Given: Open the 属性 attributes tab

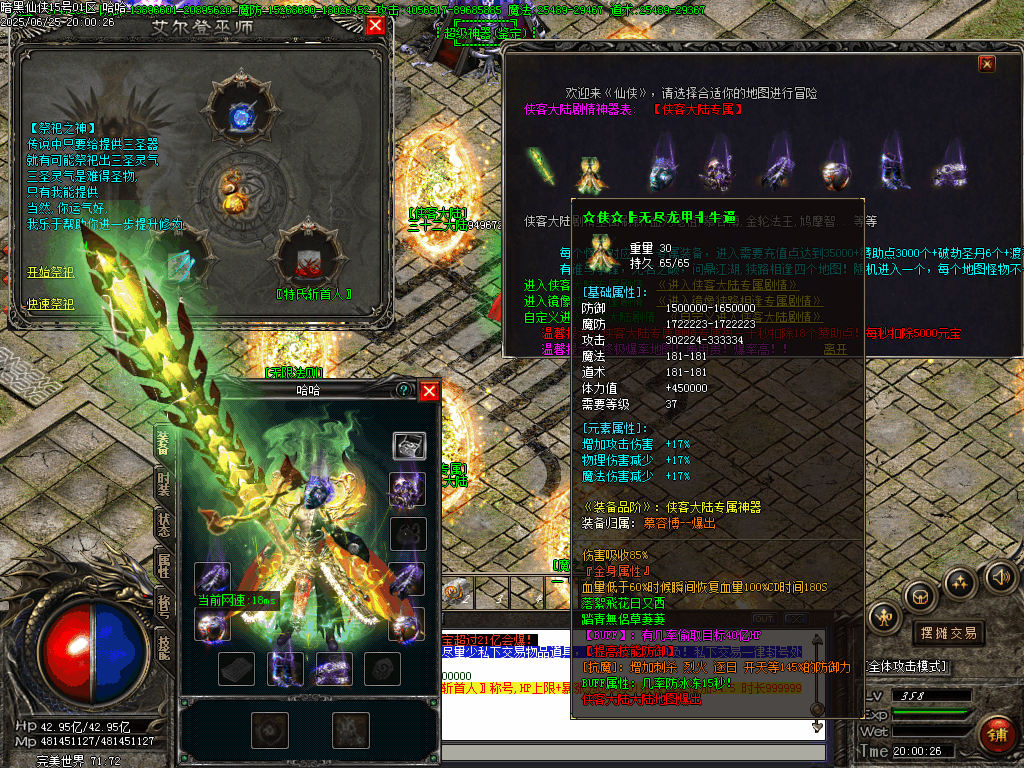Looking at the screenshot, I should tap(164, 566).
